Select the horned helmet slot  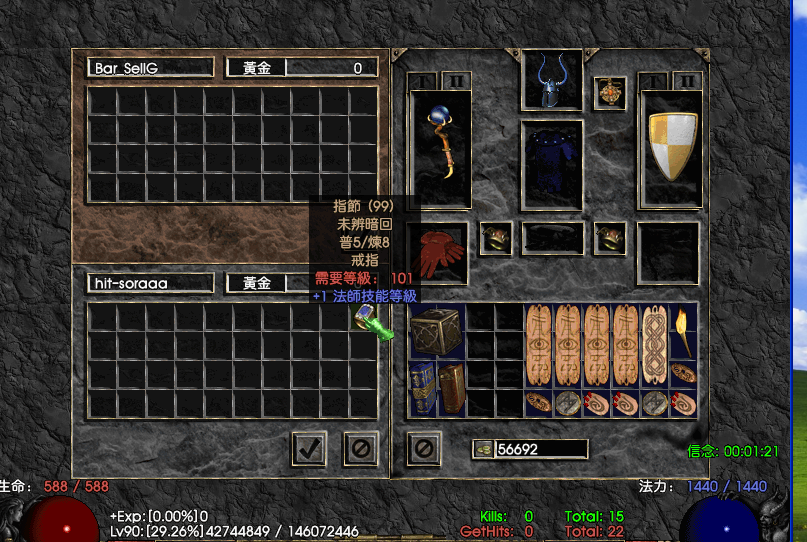(552, 80)
